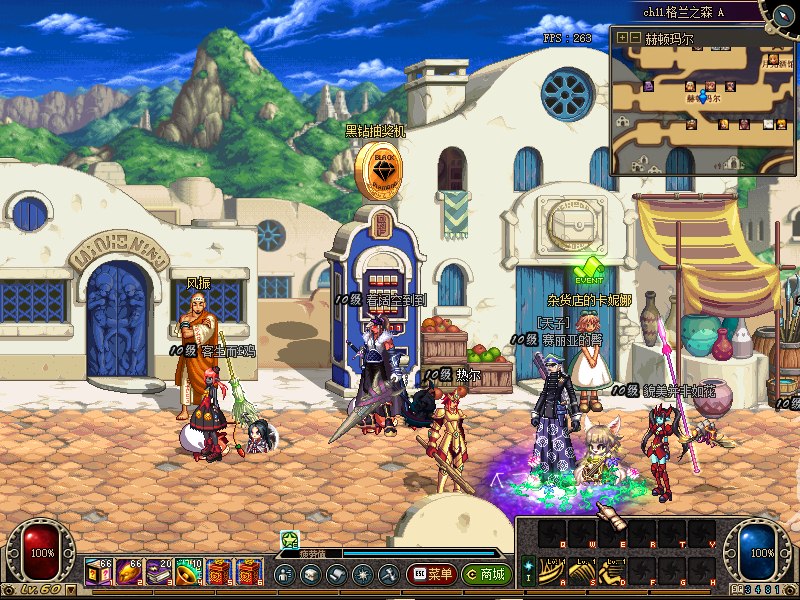This screenshot has width=800, height=600.
Task: Click the green star buff icon
Action: (290, 539)
